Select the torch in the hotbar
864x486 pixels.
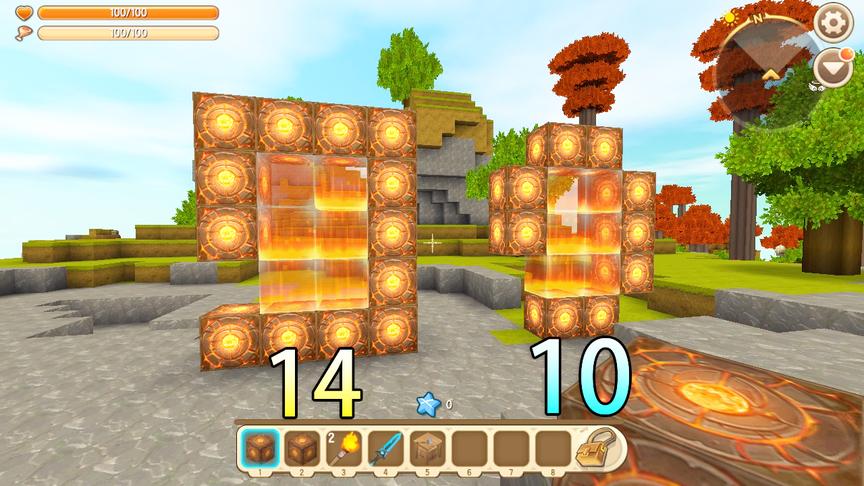click(x=343, y=448)
